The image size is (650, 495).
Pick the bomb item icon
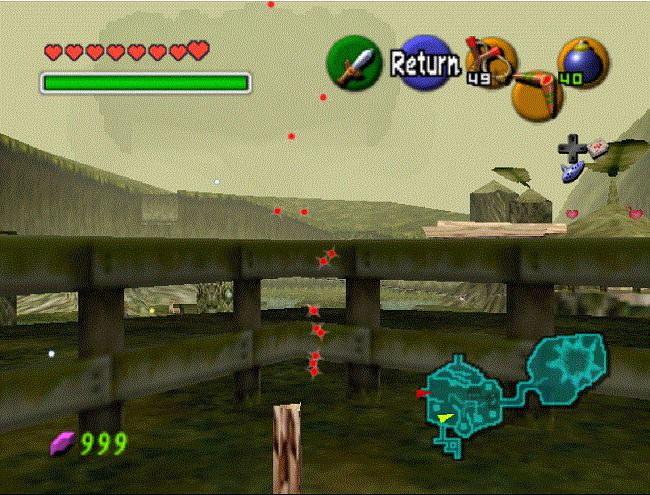click(x=583, y=62)
